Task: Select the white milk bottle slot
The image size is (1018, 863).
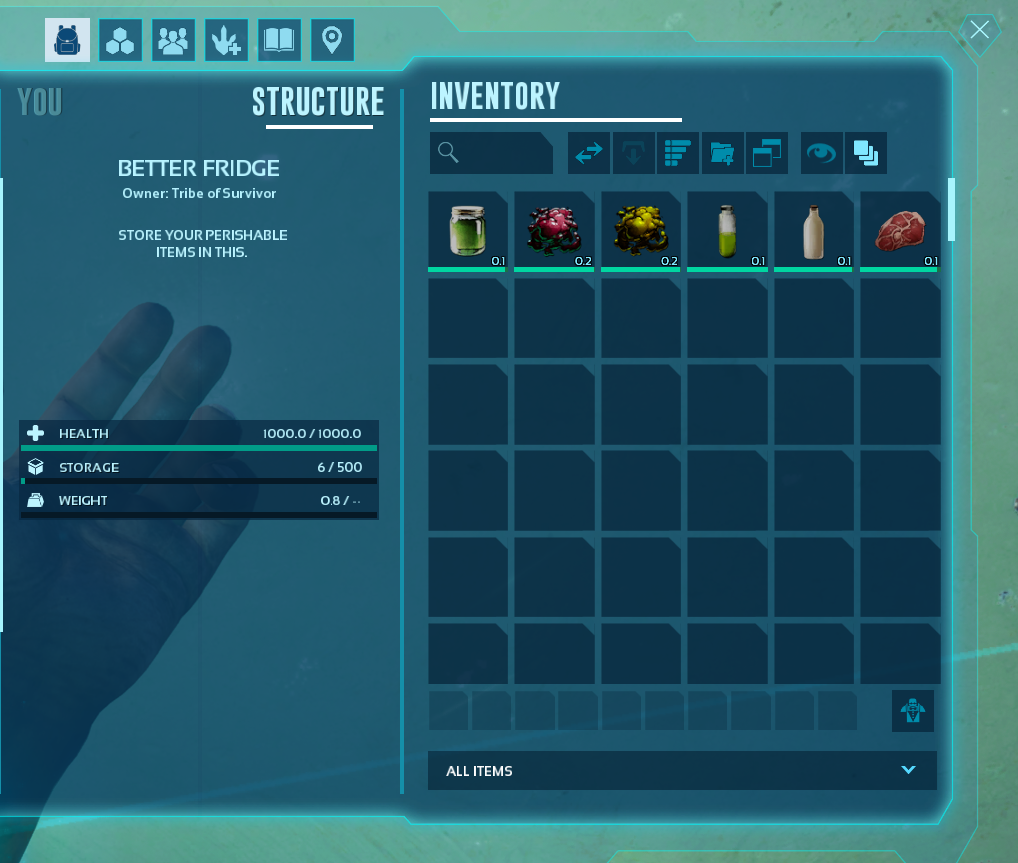Action: [814, 231]
